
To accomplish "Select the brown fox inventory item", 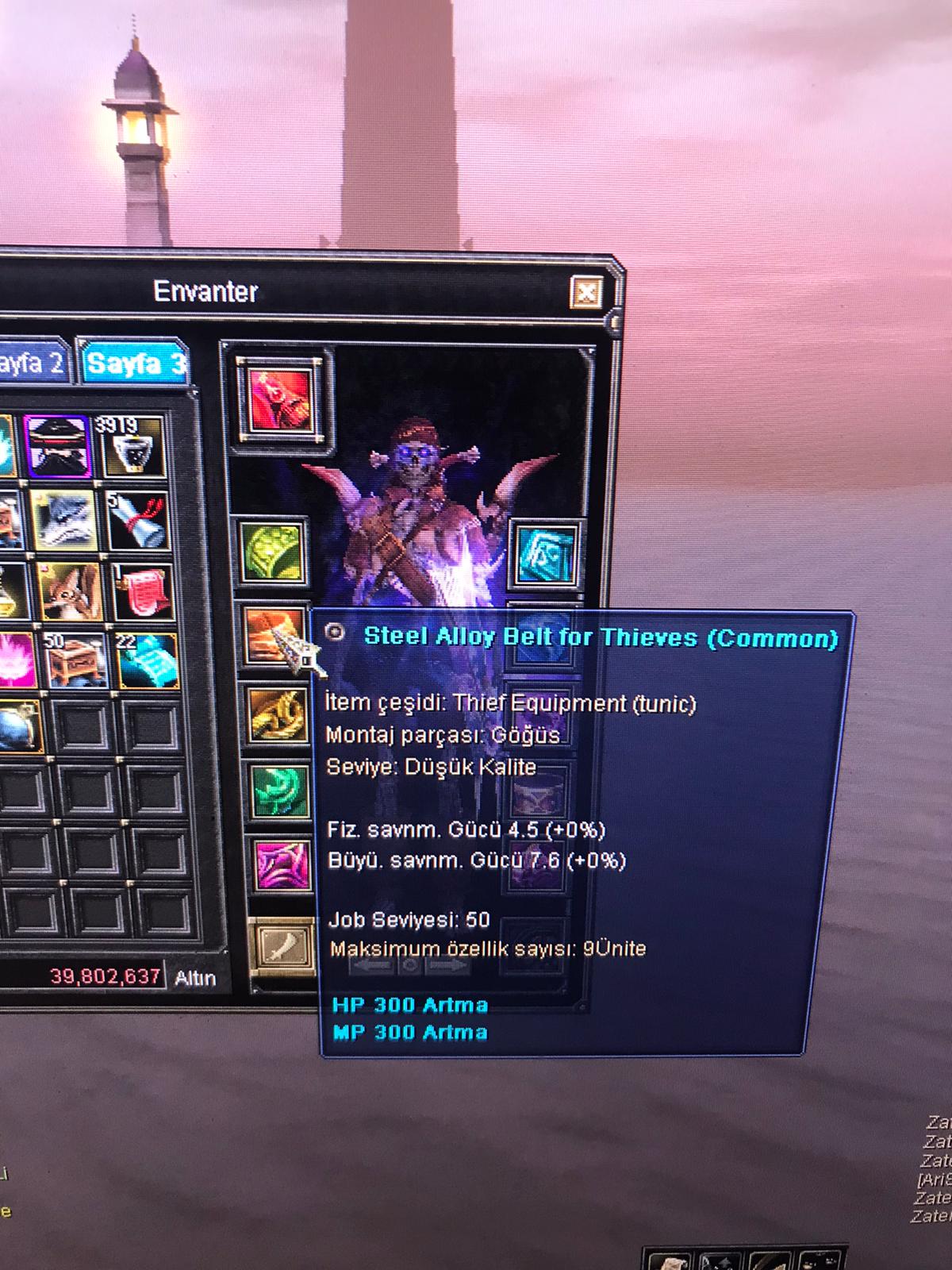I will [x=69, y=592].
